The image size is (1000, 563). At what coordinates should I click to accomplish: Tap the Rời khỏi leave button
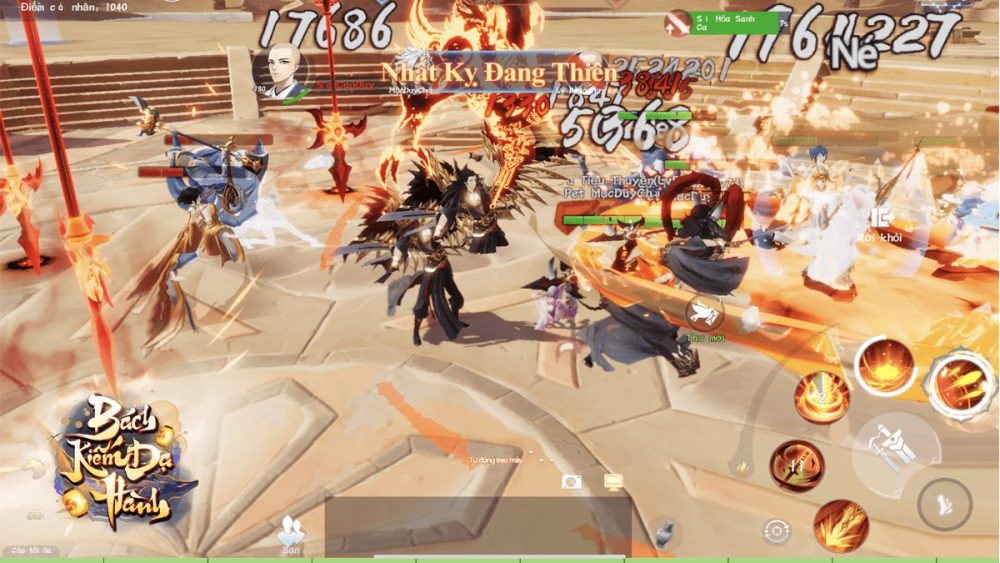point(881,223)
